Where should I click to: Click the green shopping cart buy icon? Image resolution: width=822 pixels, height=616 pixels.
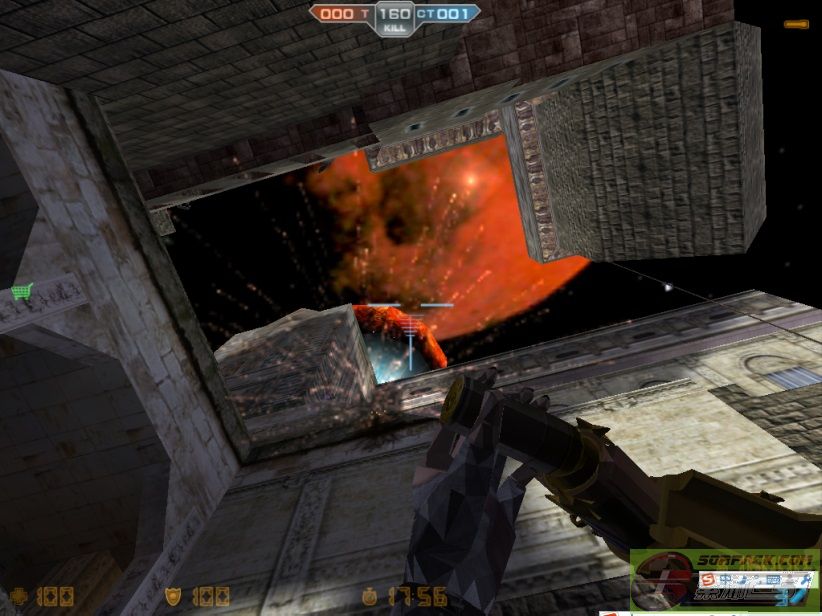pyautogui.click(x=22, y=291)
